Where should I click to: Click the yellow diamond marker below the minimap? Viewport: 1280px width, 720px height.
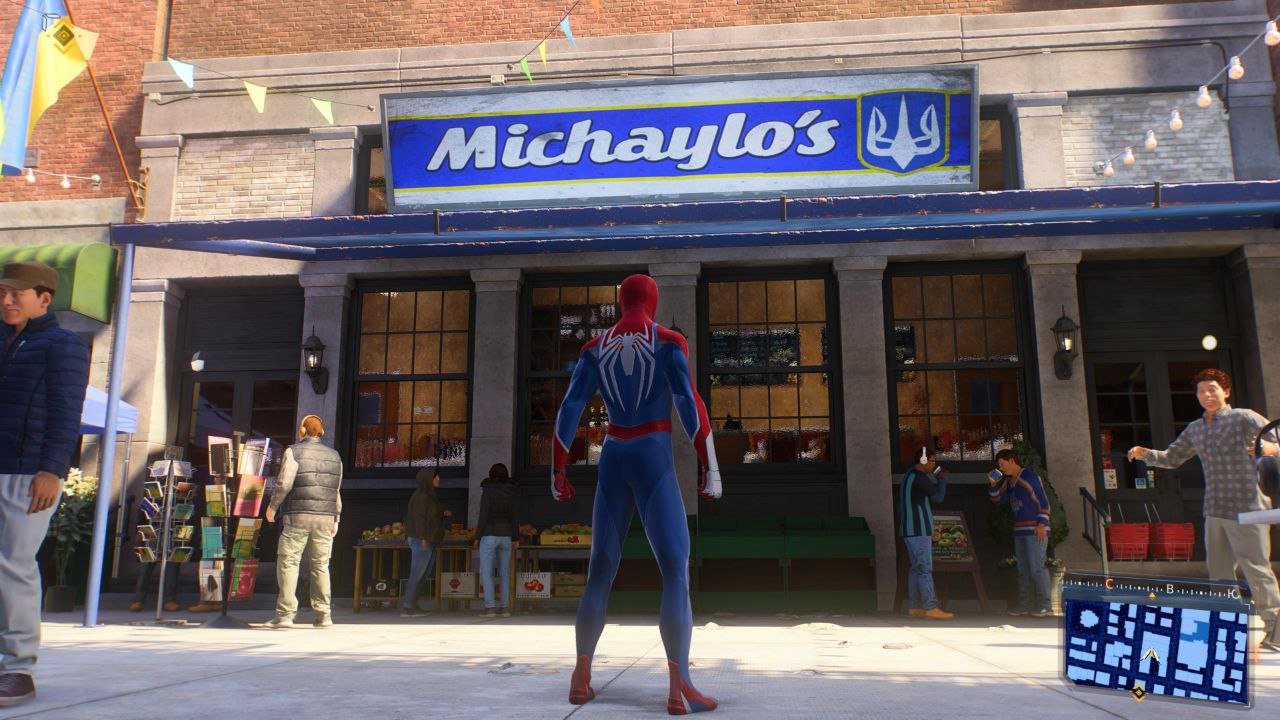[x=1138, y=693]
